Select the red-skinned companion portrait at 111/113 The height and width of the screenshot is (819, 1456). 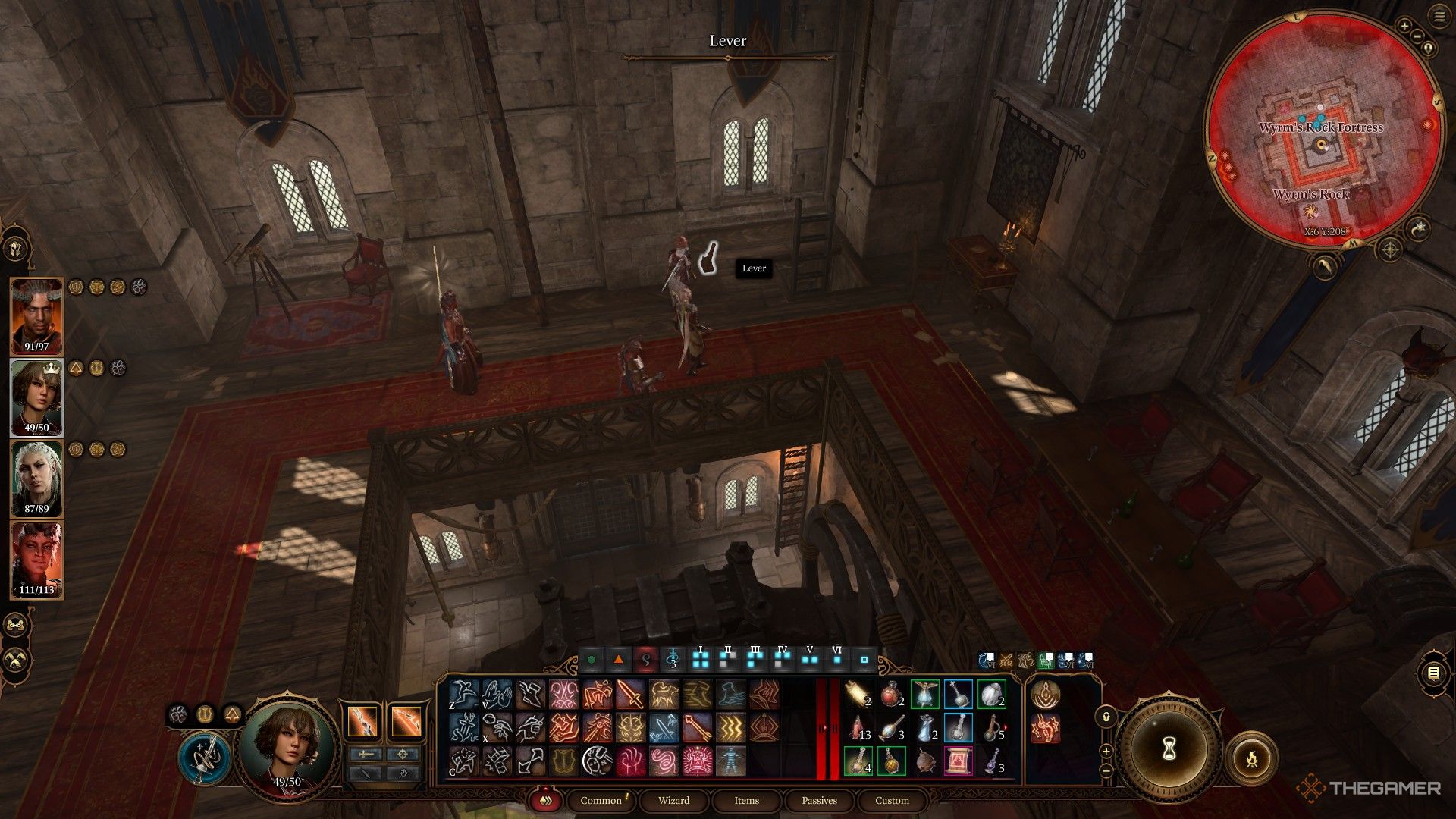[x=36, y=560]
